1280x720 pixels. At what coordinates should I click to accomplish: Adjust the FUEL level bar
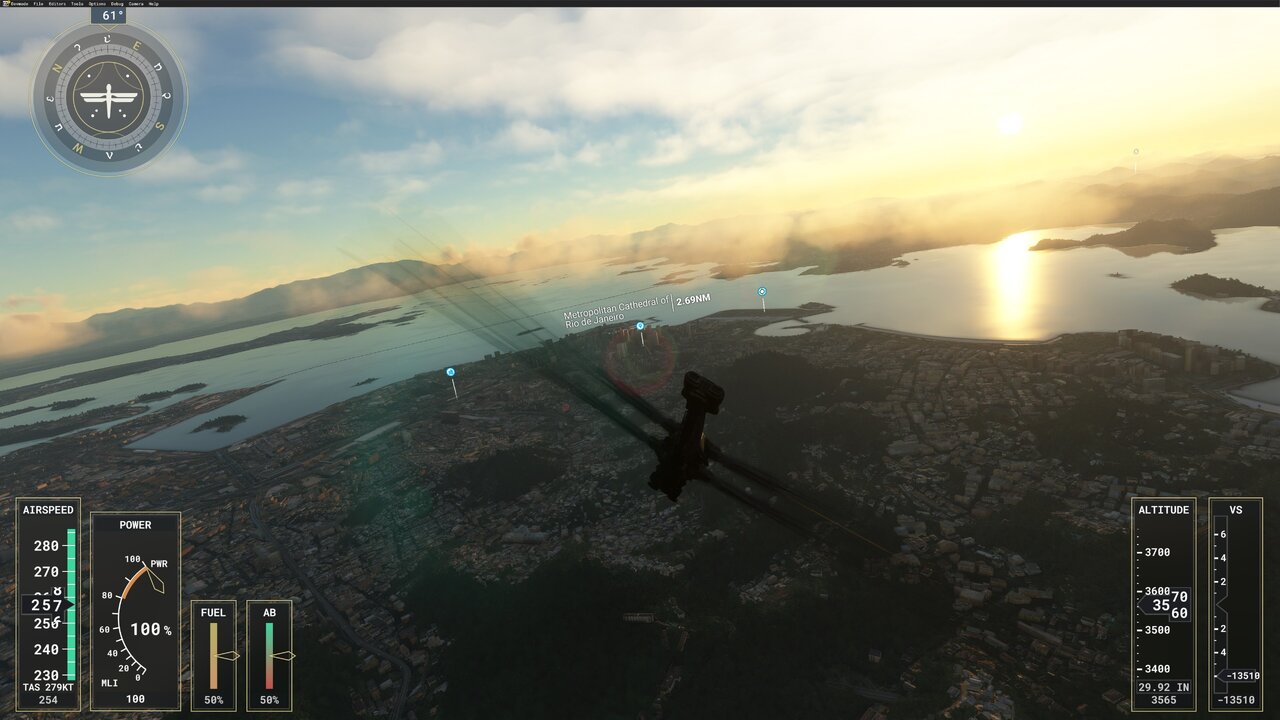click(215, 655)
